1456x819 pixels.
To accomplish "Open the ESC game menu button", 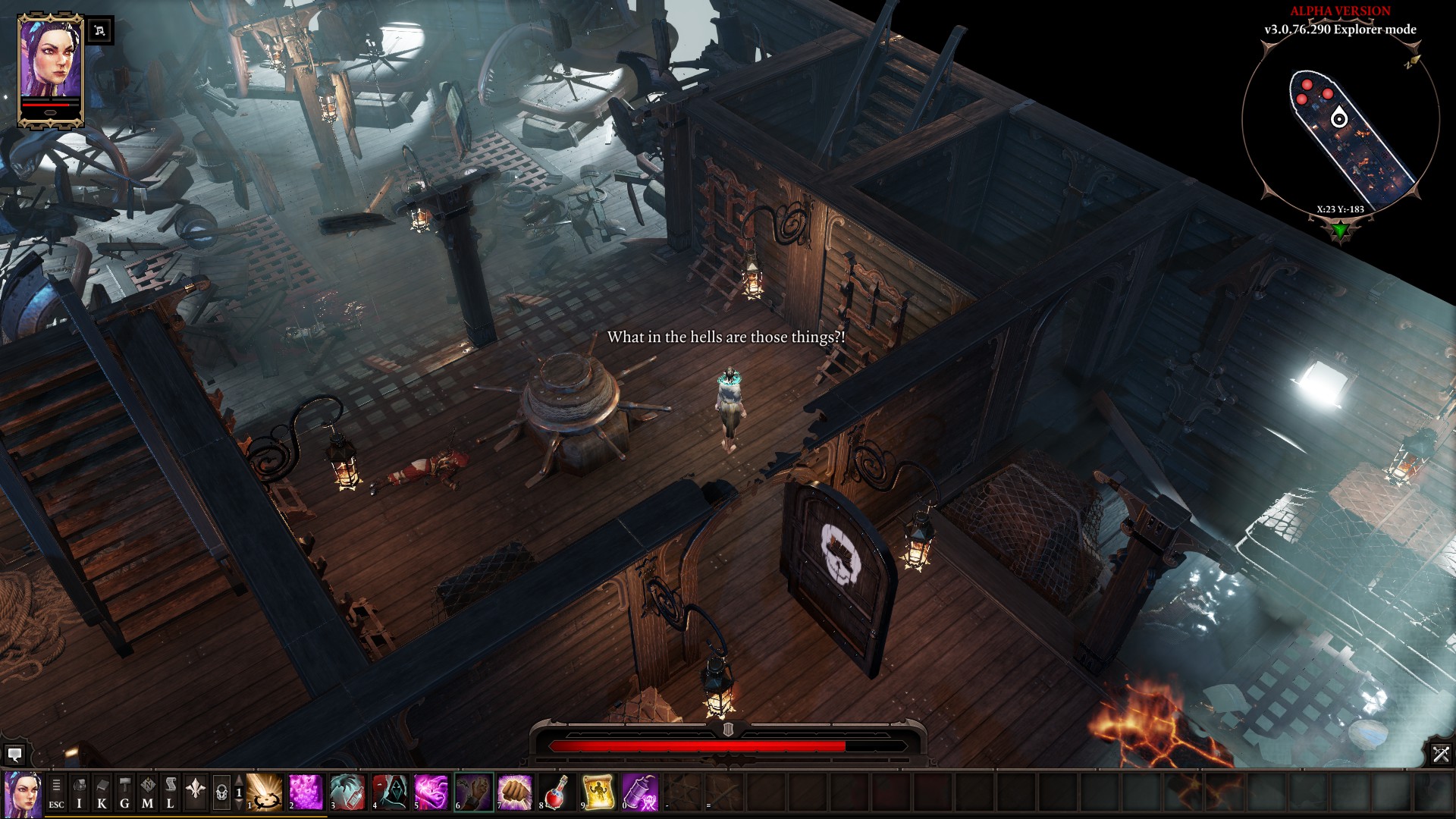I will [x=56, y=792].
